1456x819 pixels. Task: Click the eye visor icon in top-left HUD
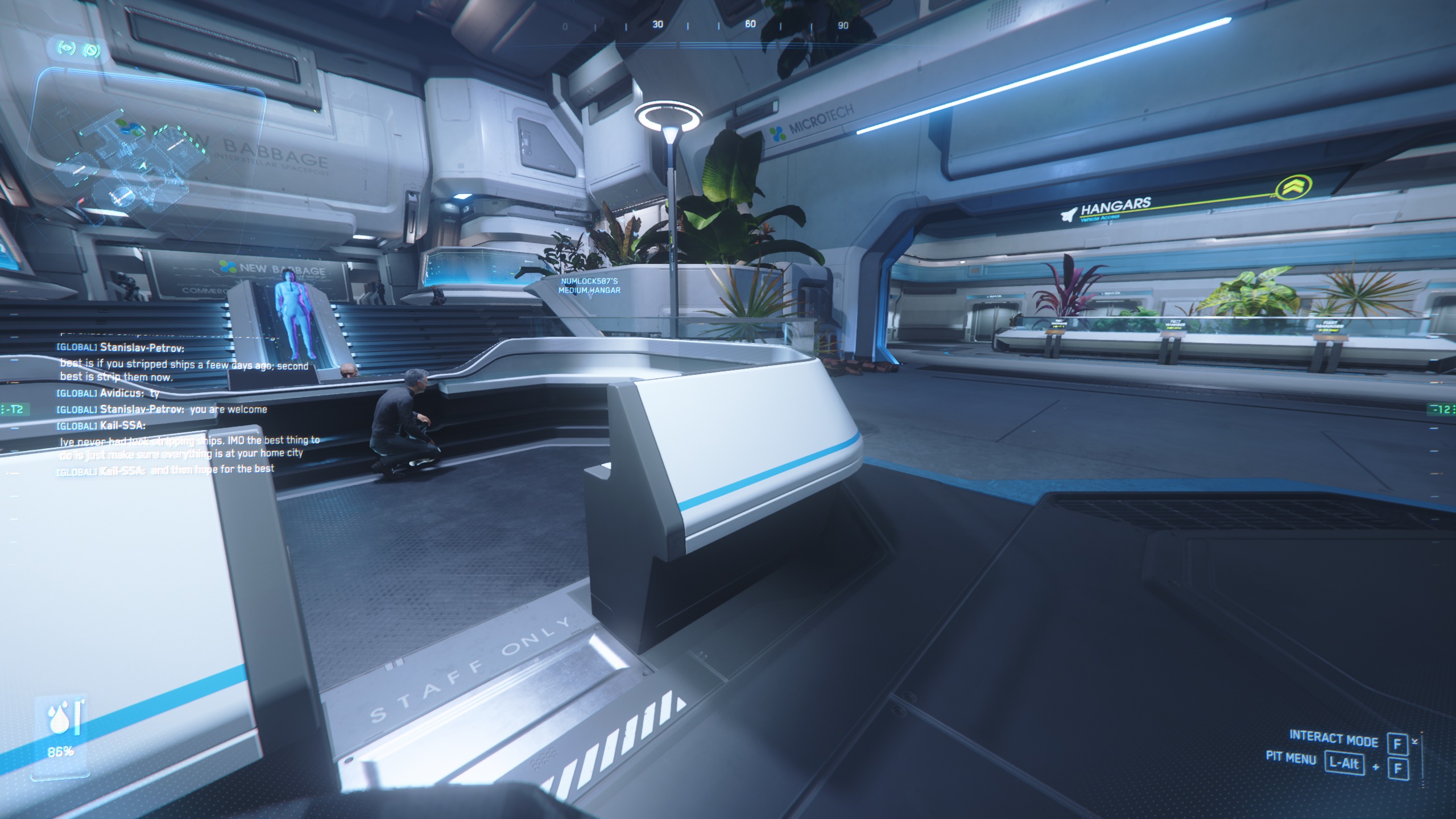65,49
